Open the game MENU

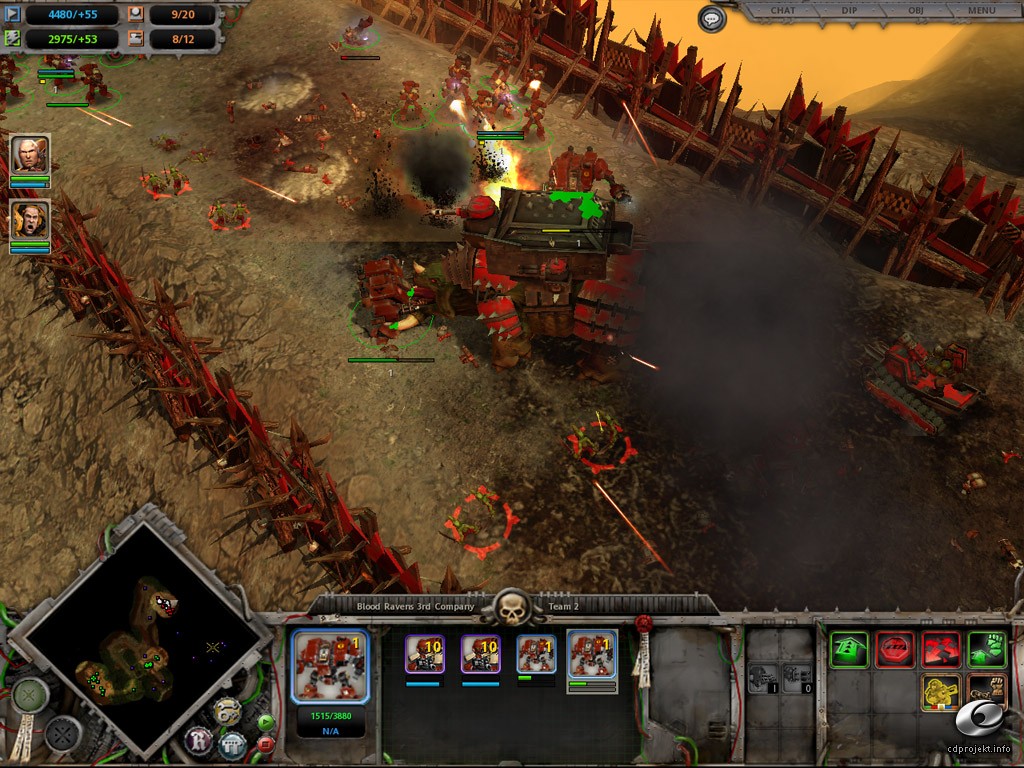coord(981,11)
